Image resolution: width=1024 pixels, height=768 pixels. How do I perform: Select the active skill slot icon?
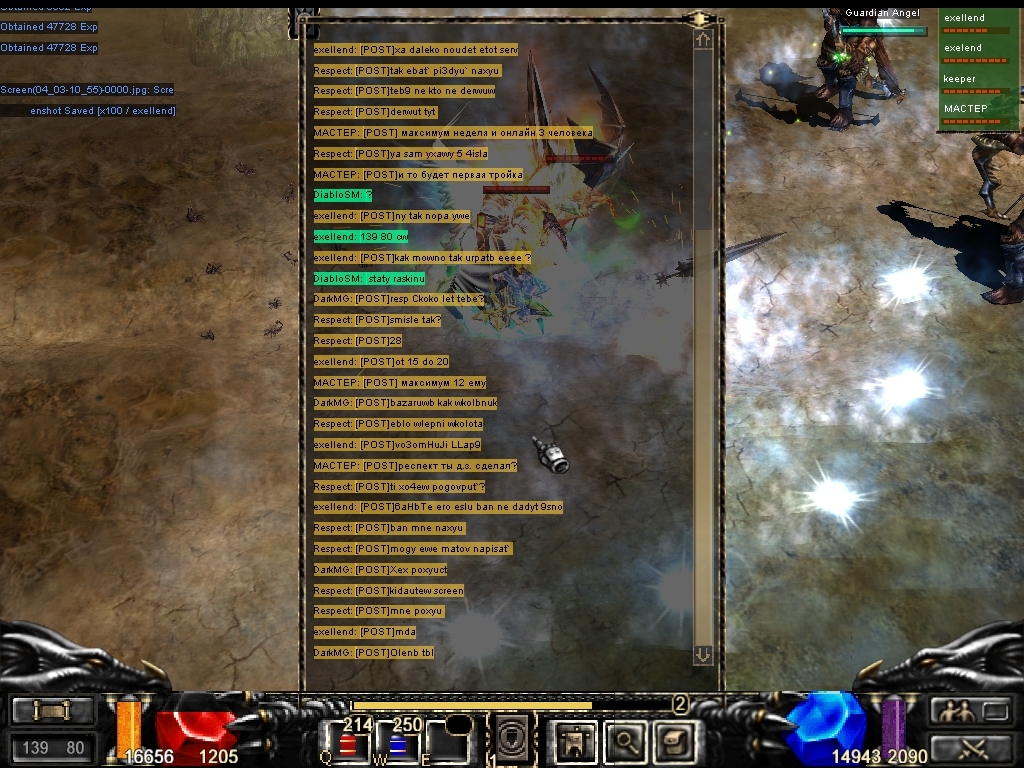pyautogui.click(x=515, y=740)
